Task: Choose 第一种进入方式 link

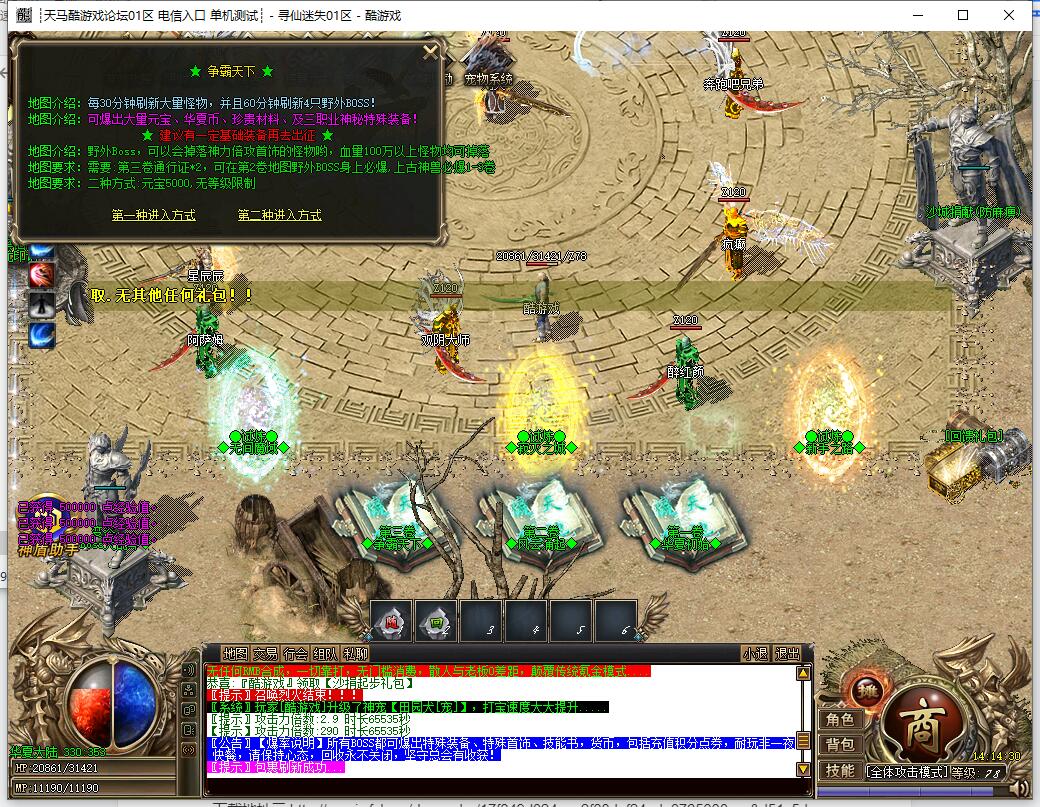Action: pos(154,215)
